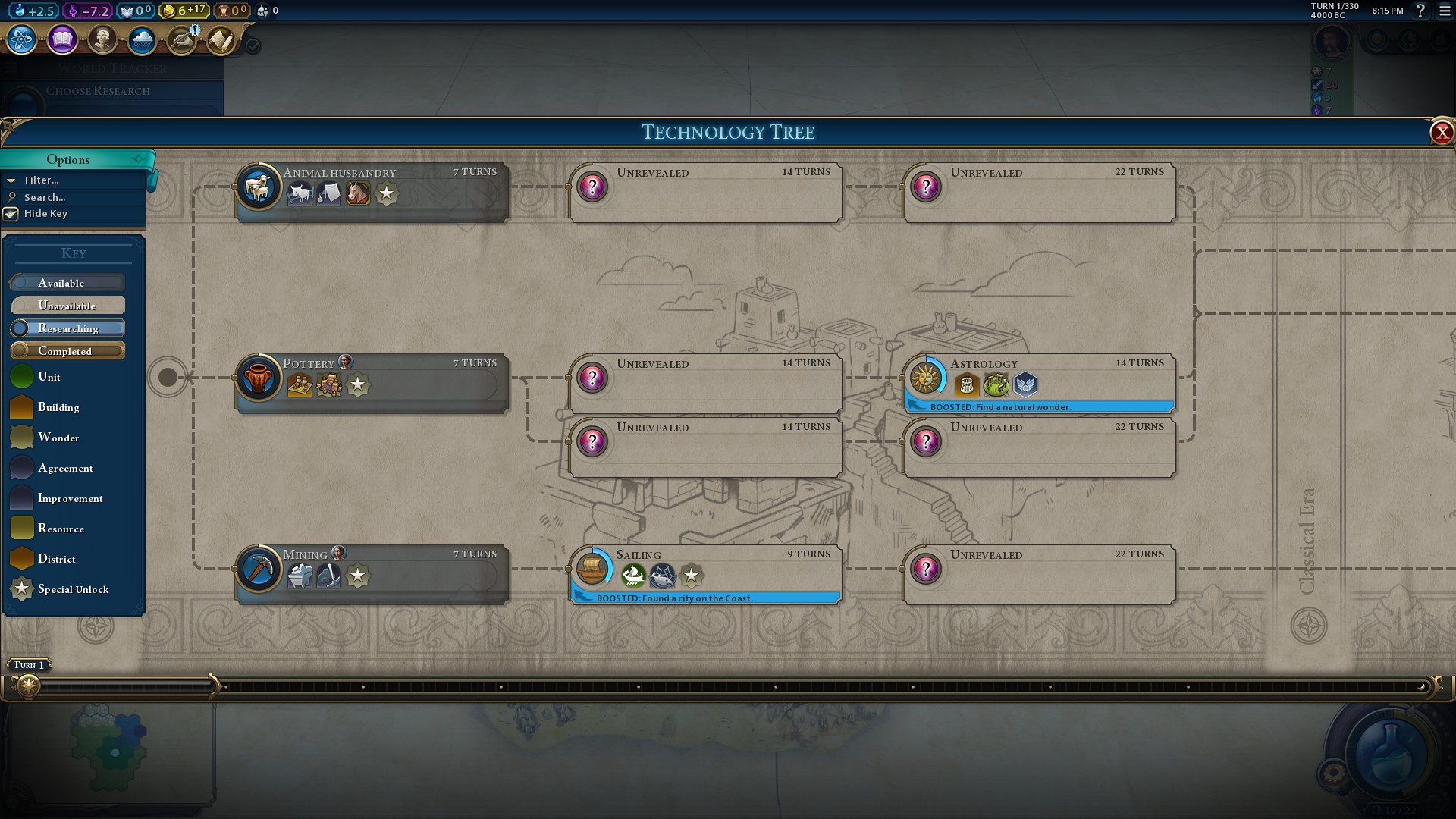1456x819 pixels.
Task: Toggle the Hide Key checkbox
Action: pyautogui.click(x=11, y=214)
